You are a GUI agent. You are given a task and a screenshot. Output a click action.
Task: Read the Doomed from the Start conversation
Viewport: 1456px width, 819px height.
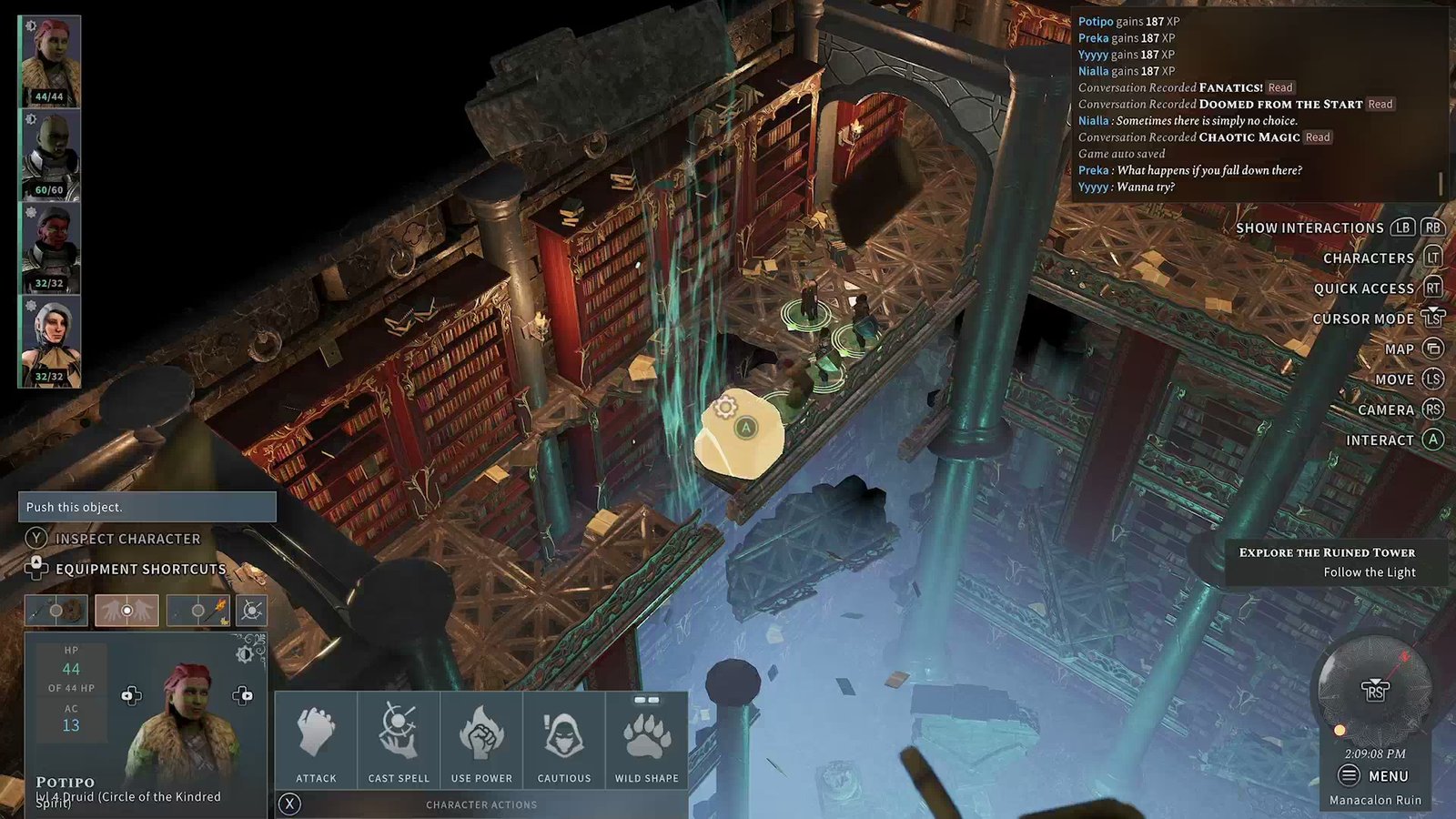click(1380, 104)
